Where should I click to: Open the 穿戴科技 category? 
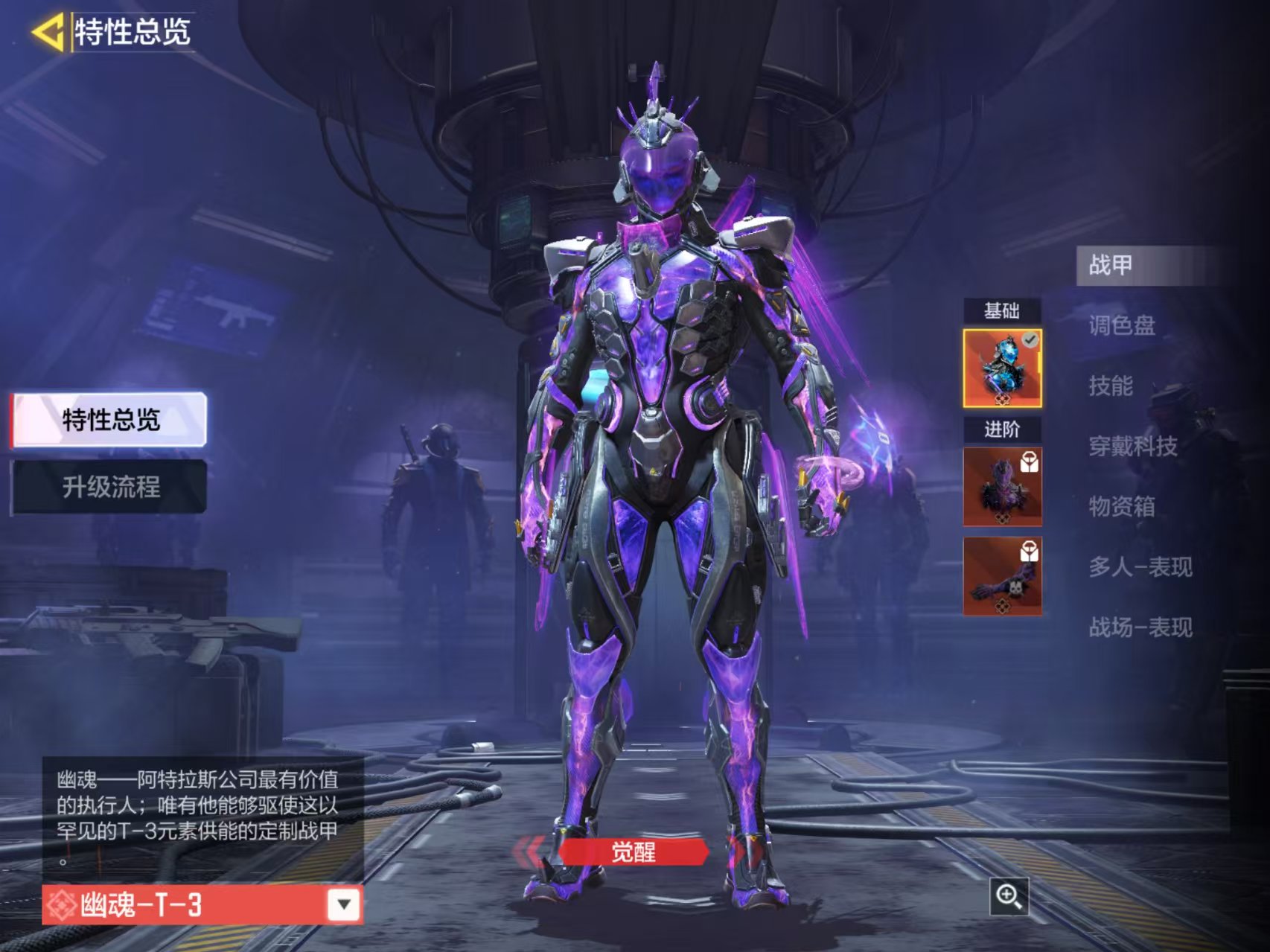tap(1133, 447)
